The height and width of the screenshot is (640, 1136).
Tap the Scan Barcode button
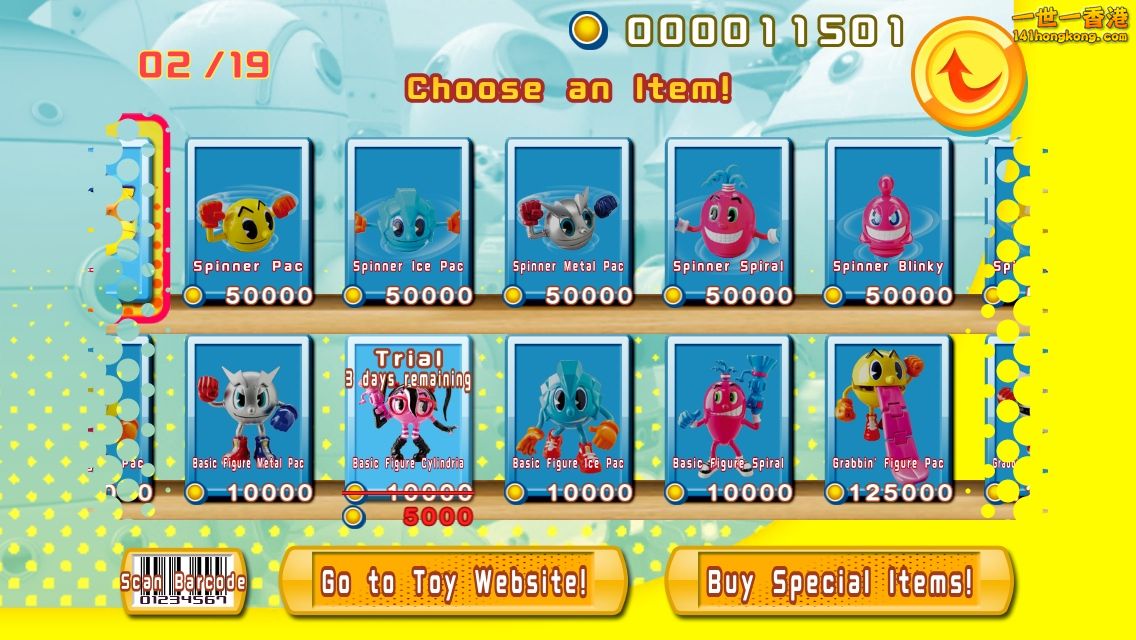tap(183, 582)
